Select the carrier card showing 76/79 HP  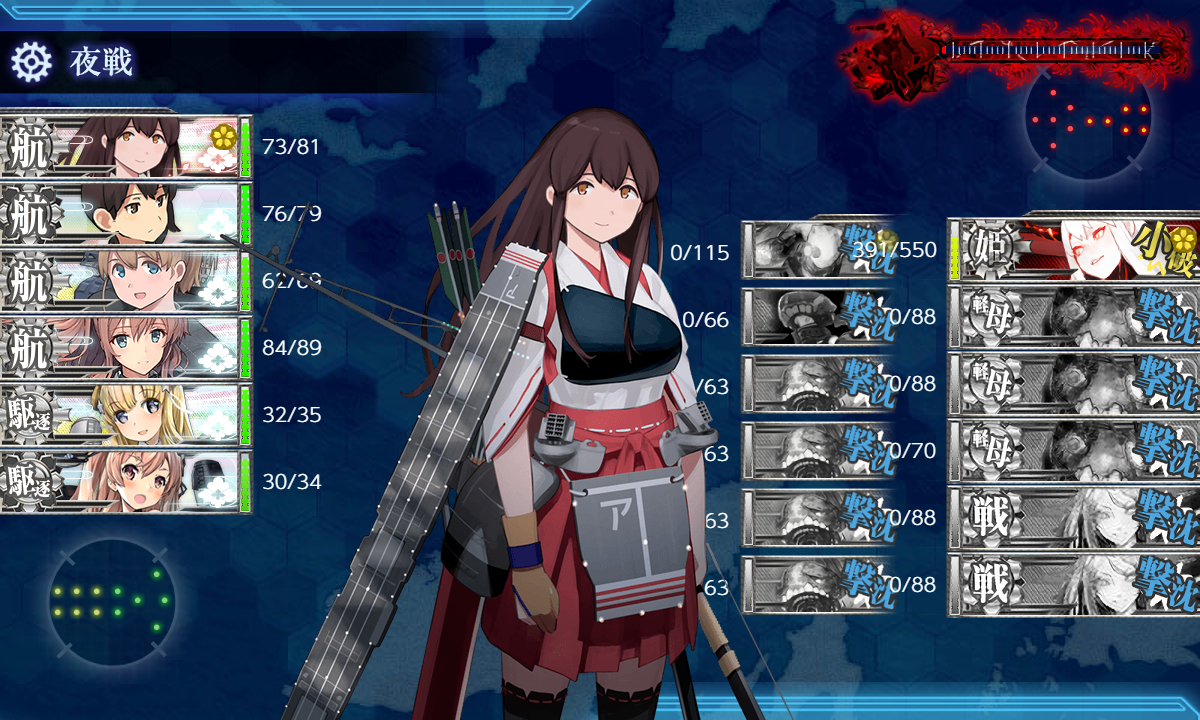pos(125,213)
